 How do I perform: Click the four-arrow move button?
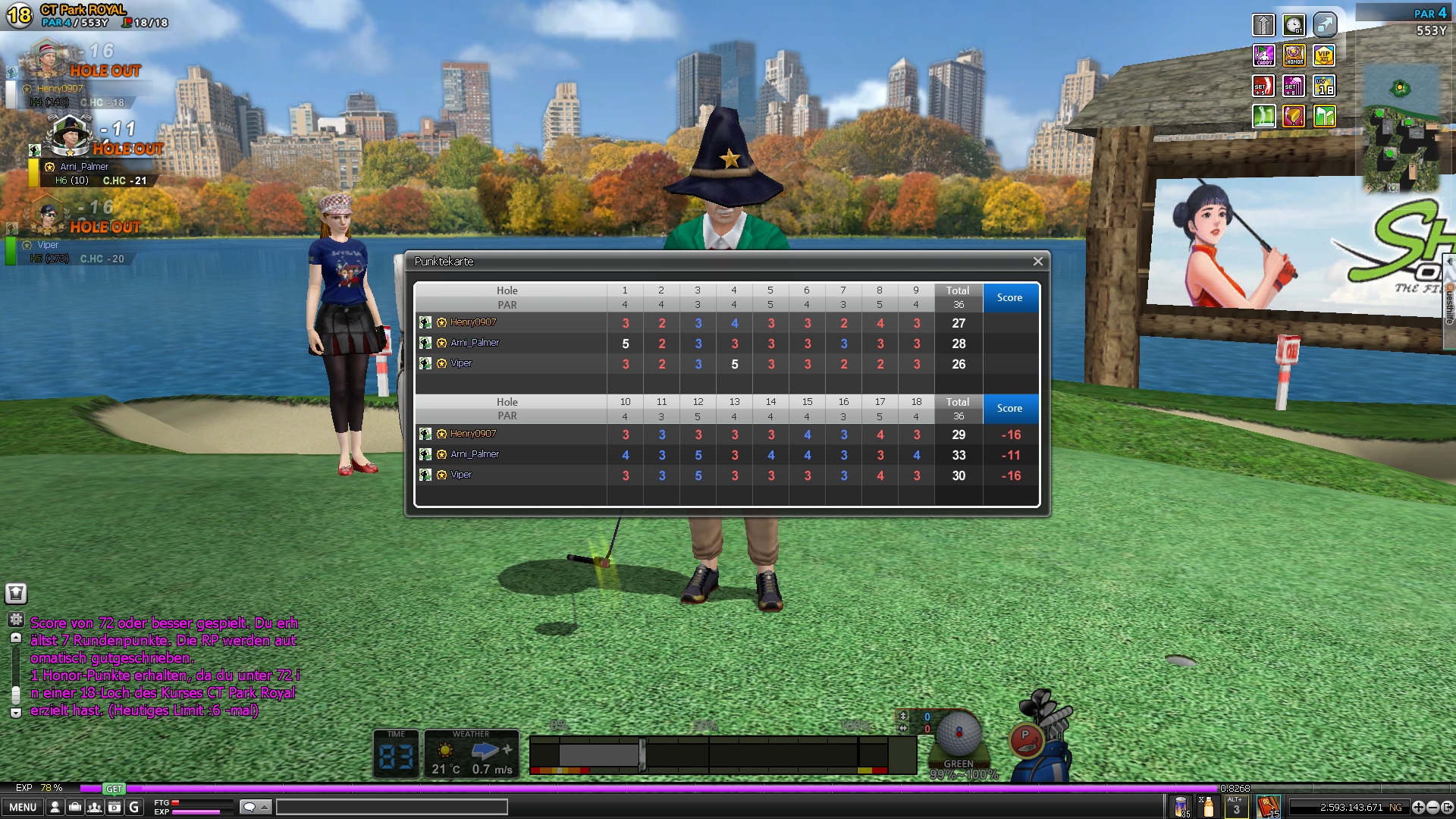[x=1419, y=807]
